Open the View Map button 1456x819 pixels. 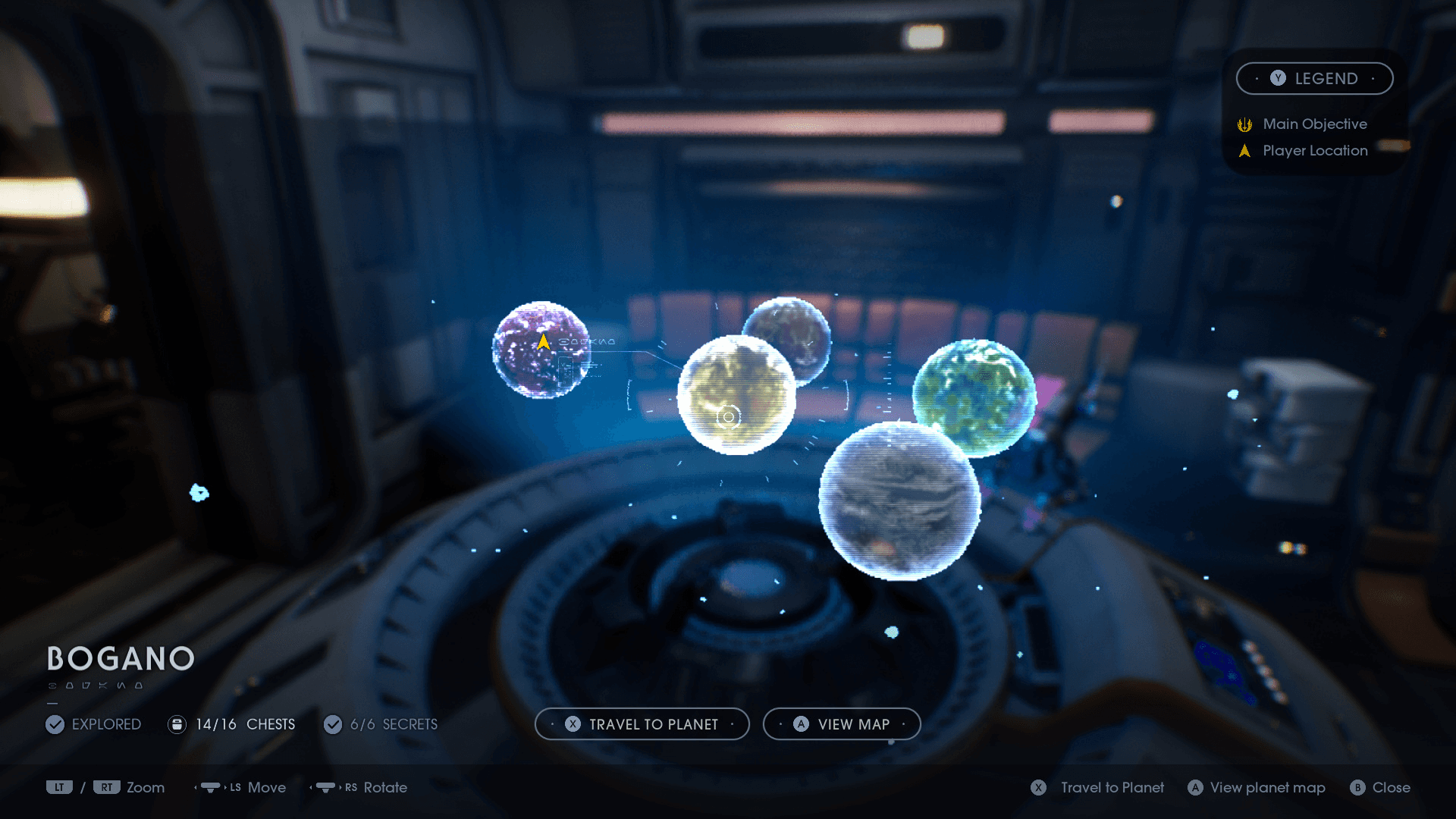(842, 724)
